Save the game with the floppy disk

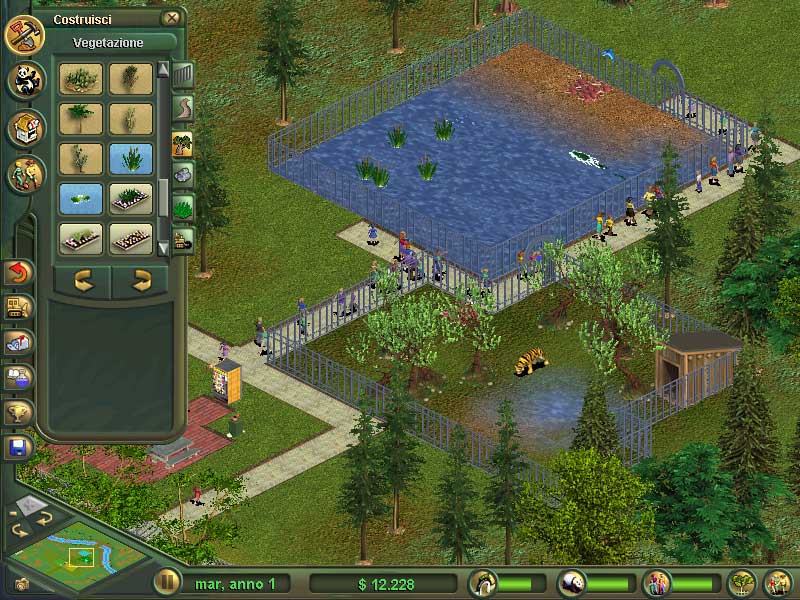[x=19, y=447]
